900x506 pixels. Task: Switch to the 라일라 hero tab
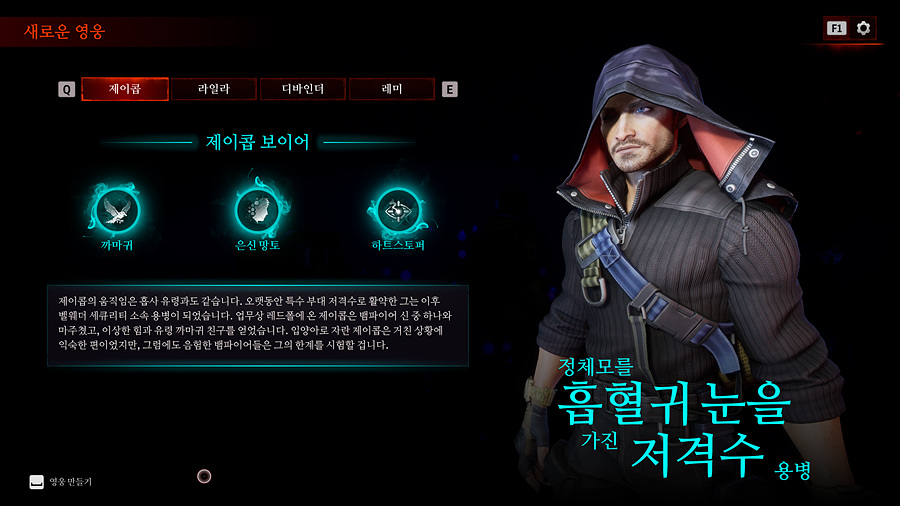tap(213, 89)
